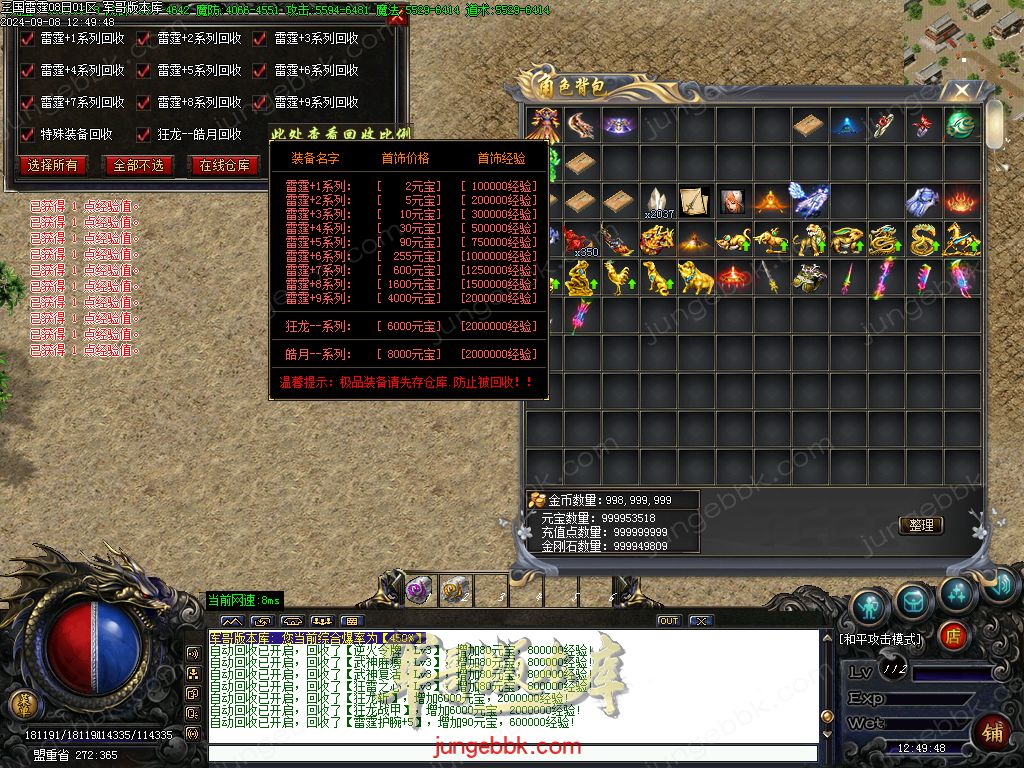Select the green jade orb item
The image size is (1024, 768).
(960, 126)
